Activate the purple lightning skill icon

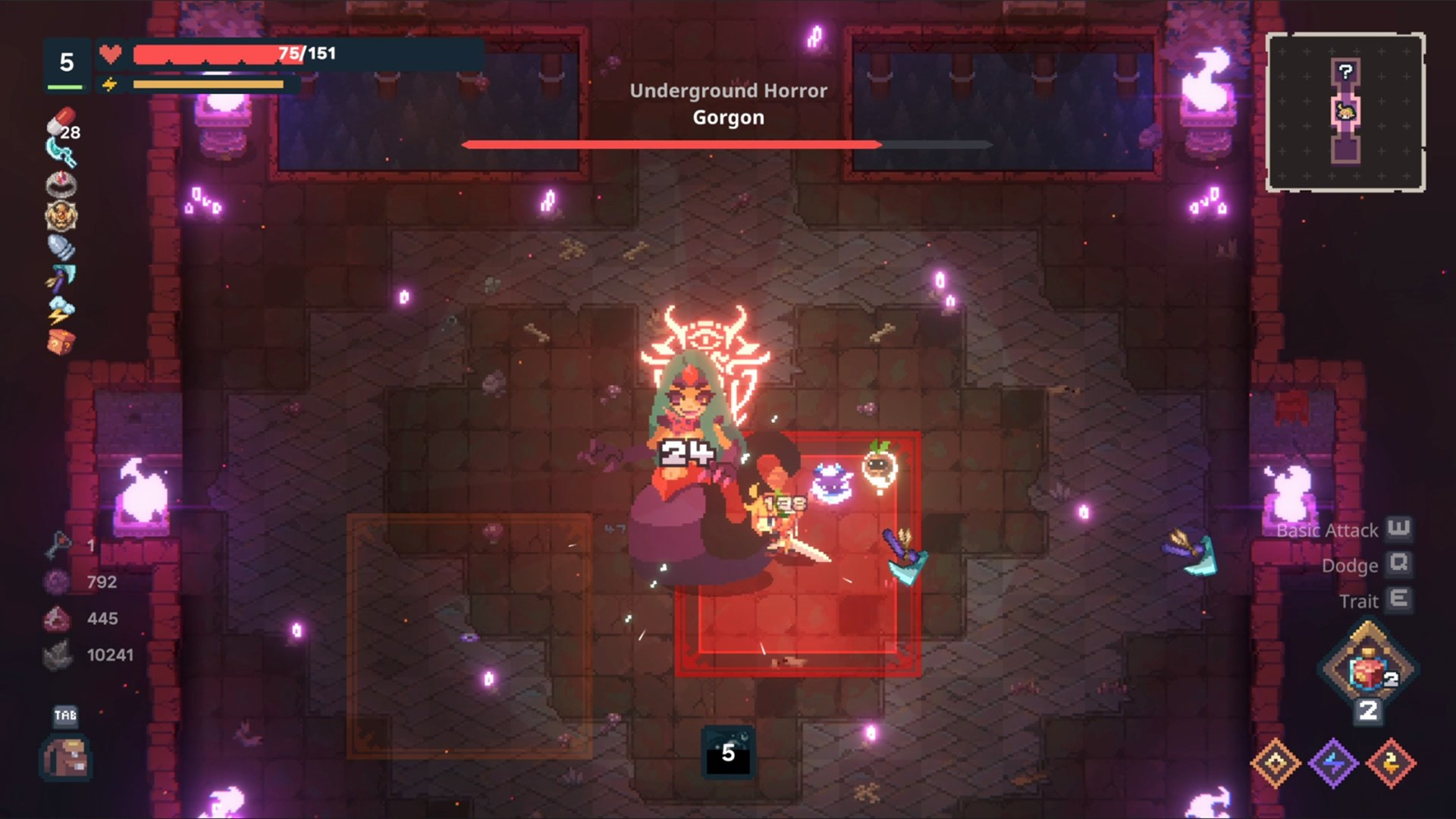(x=1333, y=763)
